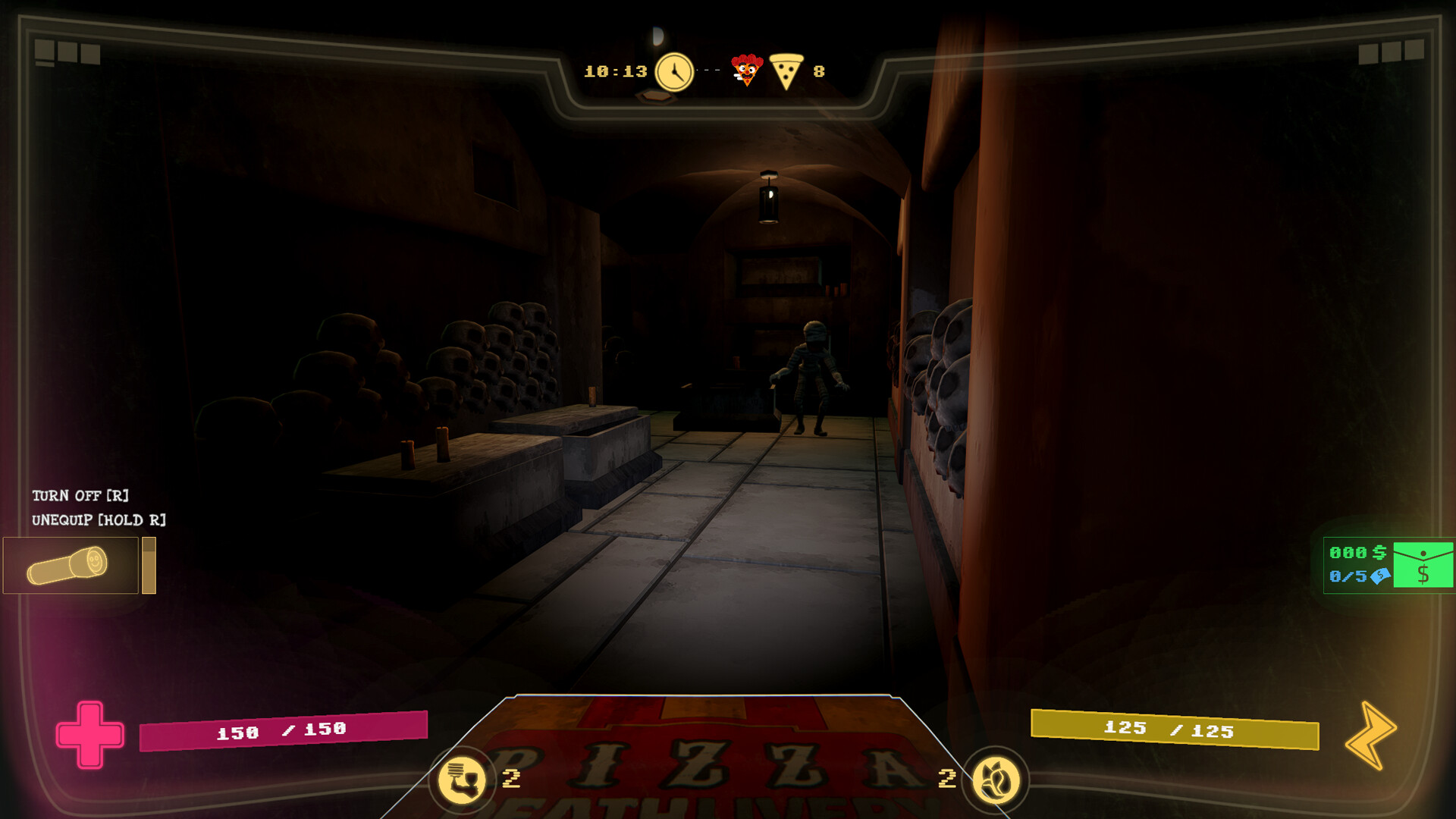Click the pizza slice delivery icon
The width and height of the screenshot is (1456, 819).
coord(786,71)
